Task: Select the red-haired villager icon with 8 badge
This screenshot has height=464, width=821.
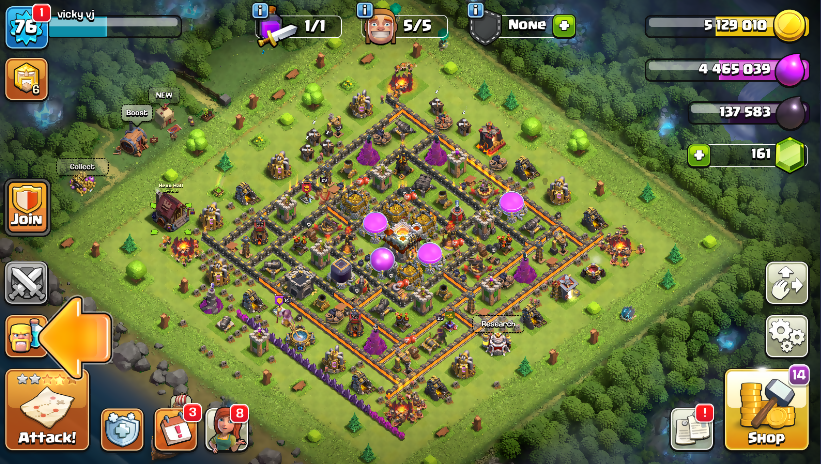Action: tap(226, 429)
